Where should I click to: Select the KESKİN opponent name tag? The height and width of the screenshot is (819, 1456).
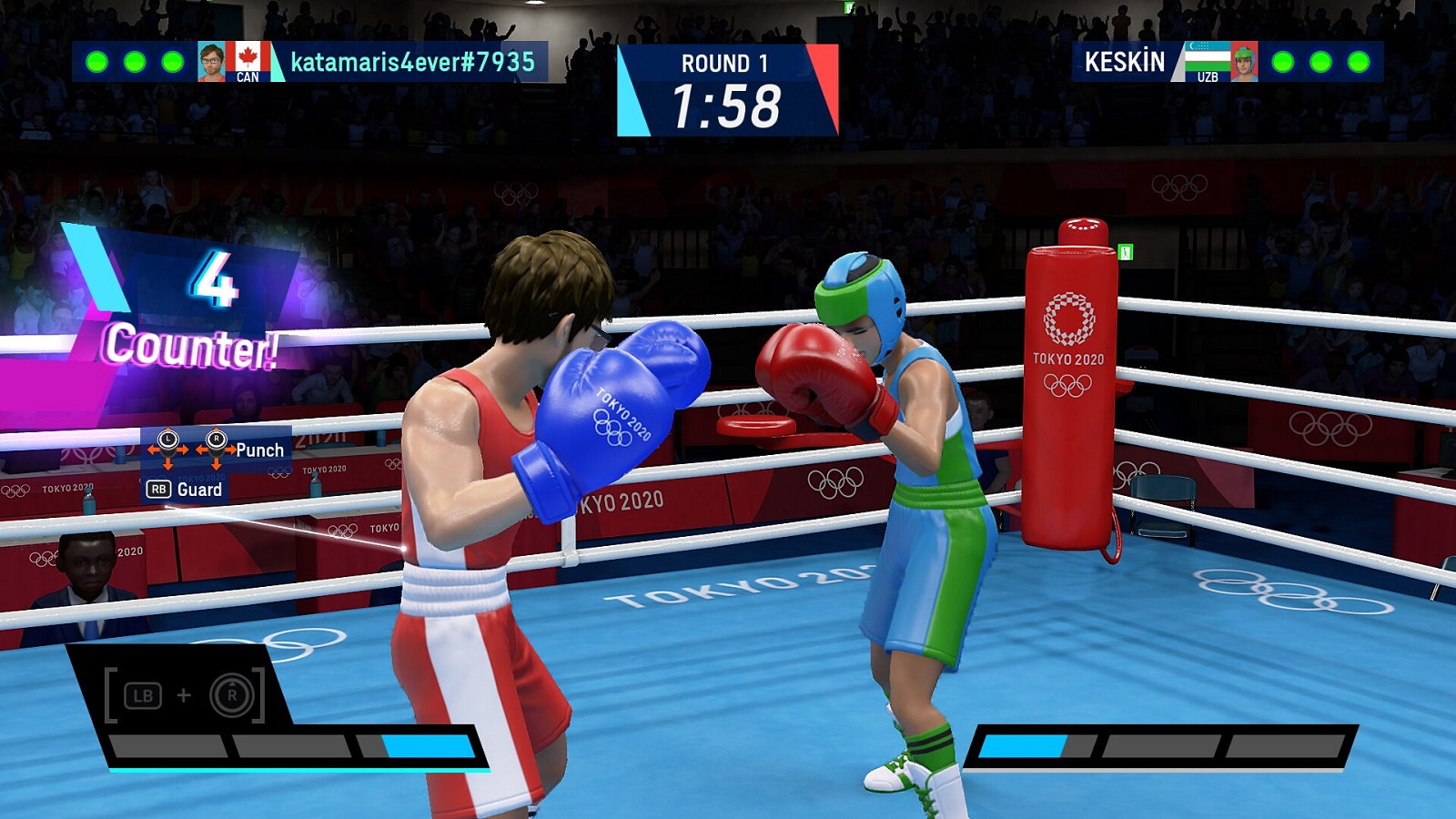click(x=1124, y=62)
